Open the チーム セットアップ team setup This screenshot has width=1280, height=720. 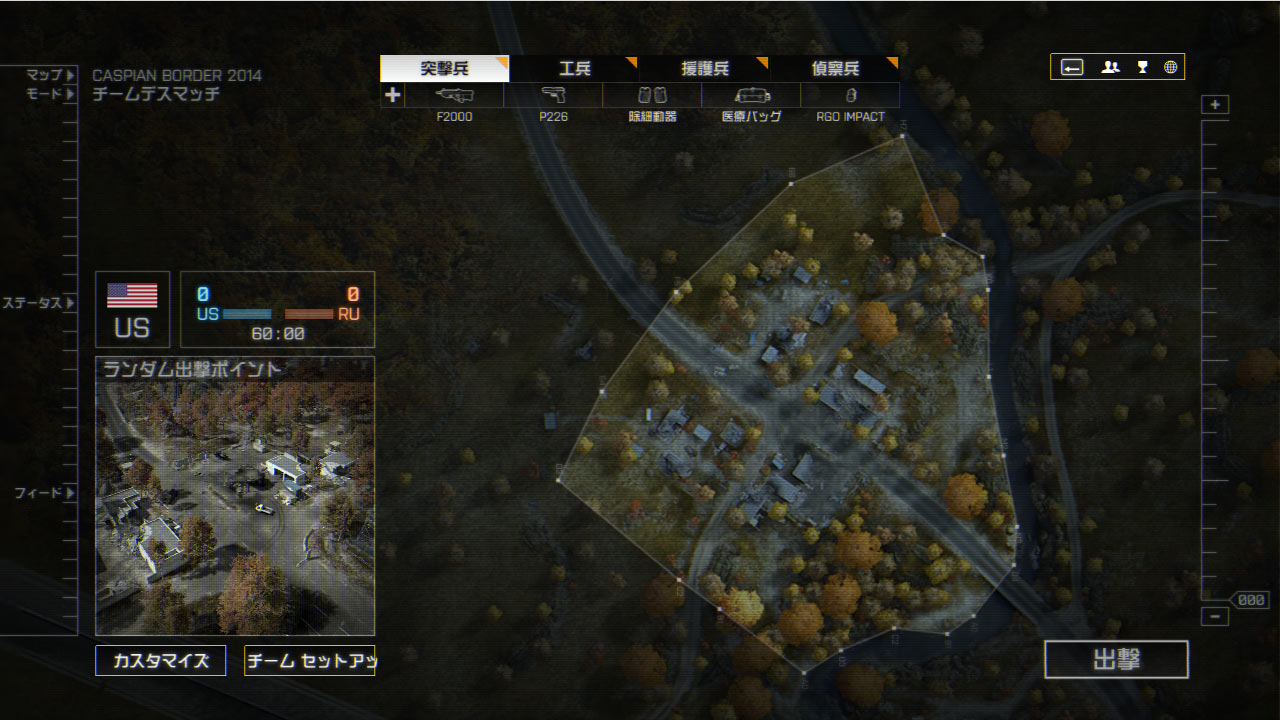pyautogui.click(x=309, y=661)
